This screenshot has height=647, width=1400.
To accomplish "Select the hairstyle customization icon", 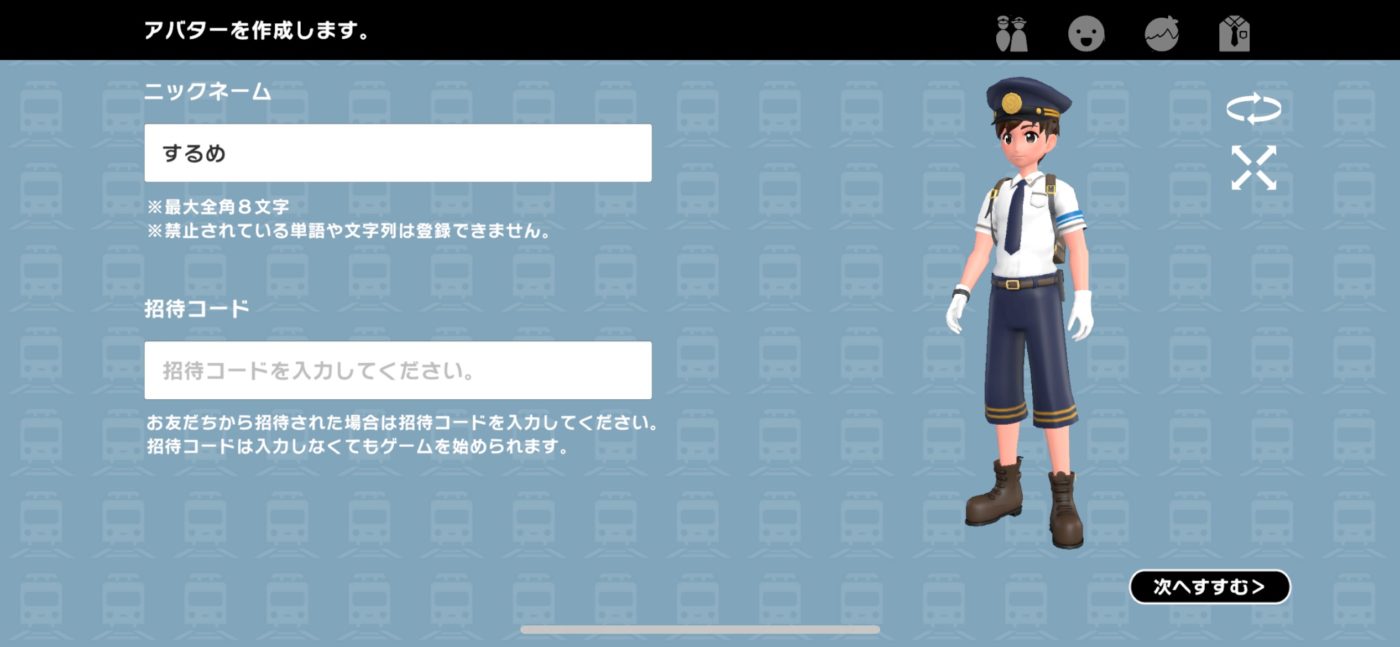I will [1161, 34].
